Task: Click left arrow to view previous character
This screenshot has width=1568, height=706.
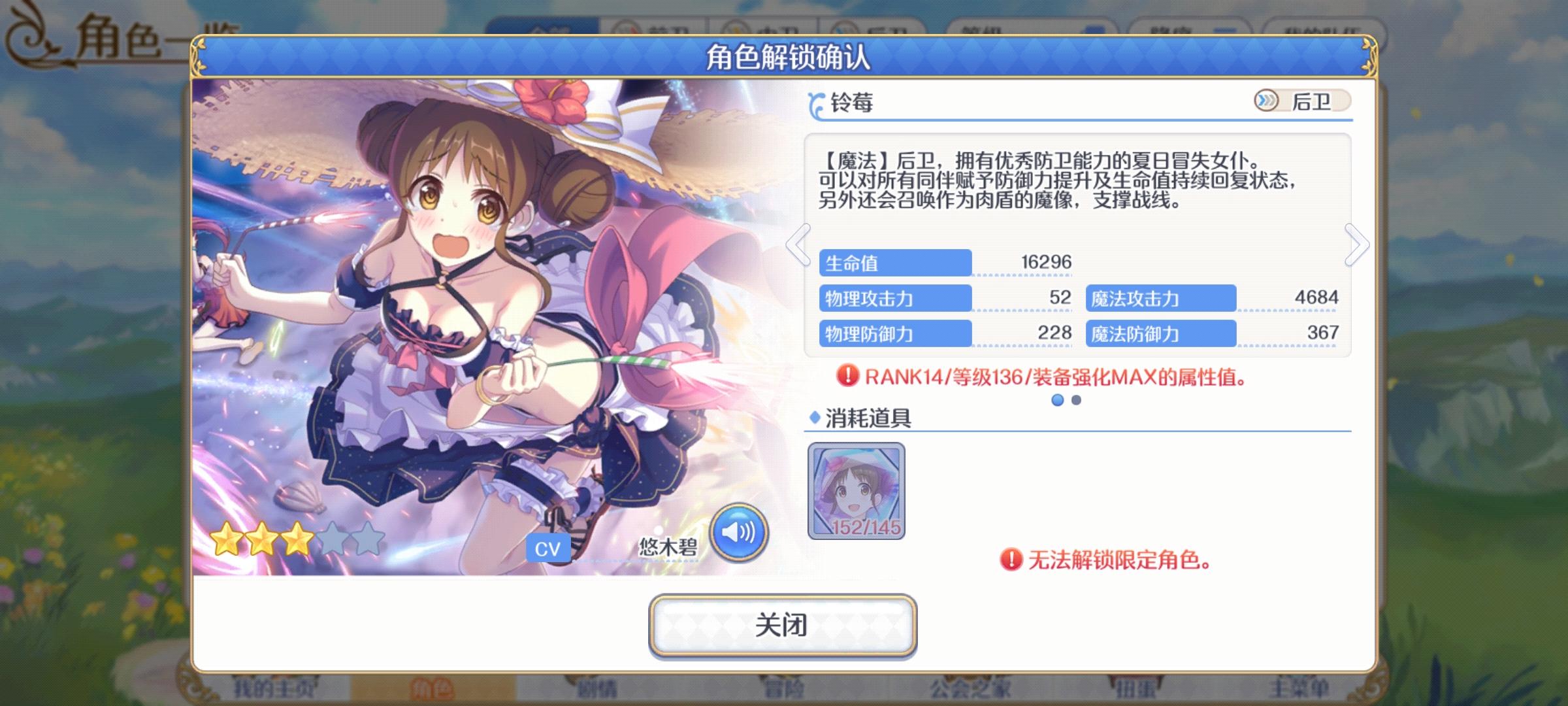Action: [798, 244]
